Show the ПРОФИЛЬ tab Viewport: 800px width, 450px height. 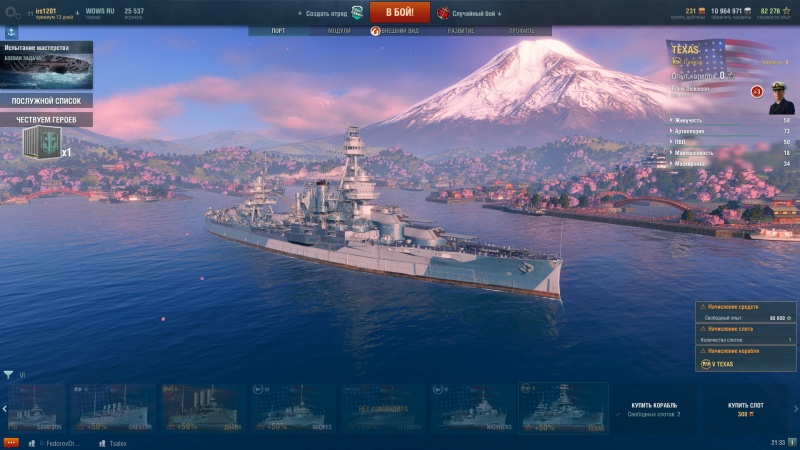coord(521,31)
